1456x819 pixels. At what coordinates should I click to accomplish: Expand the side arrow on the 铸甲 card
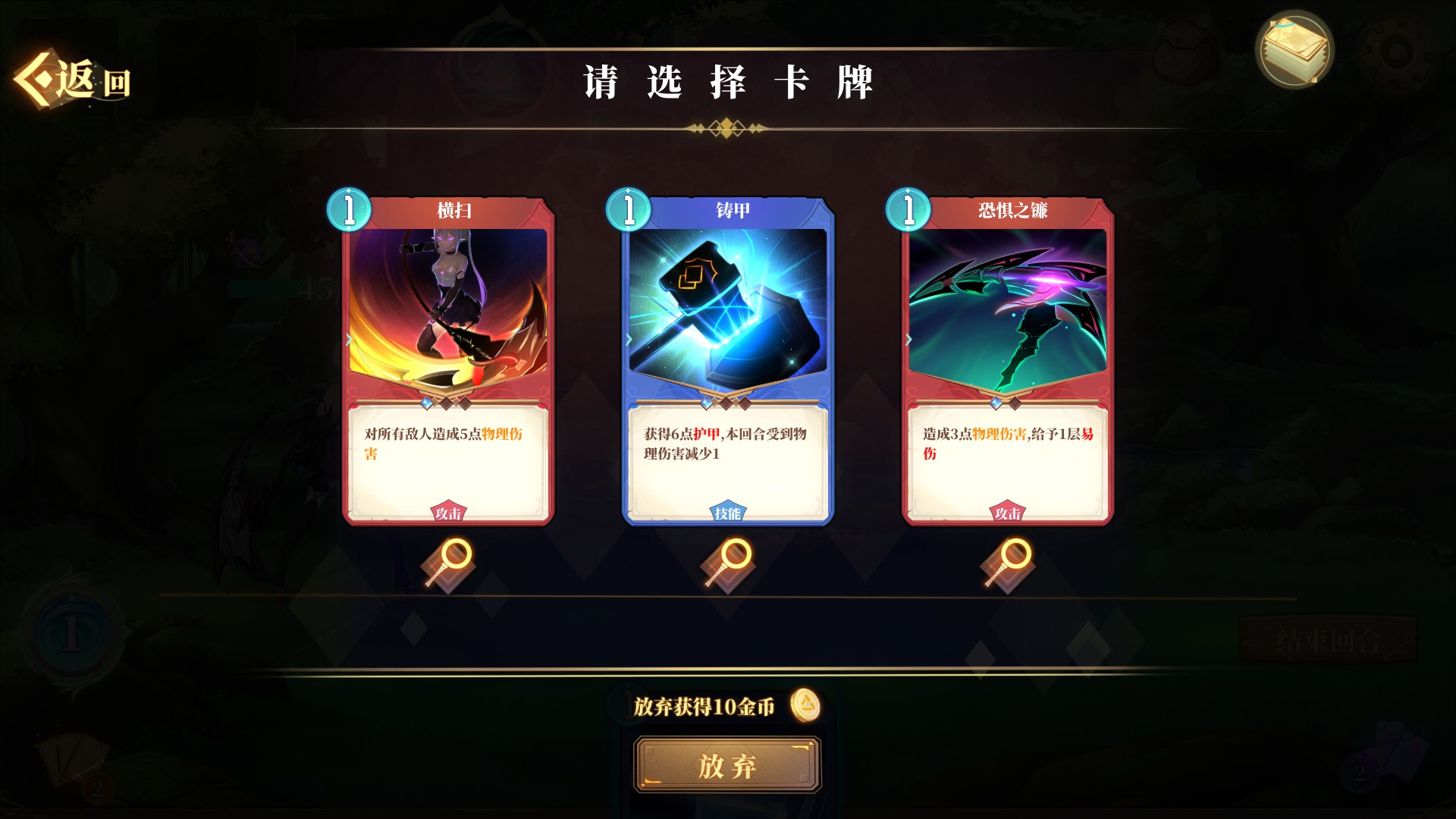point(628,340)
